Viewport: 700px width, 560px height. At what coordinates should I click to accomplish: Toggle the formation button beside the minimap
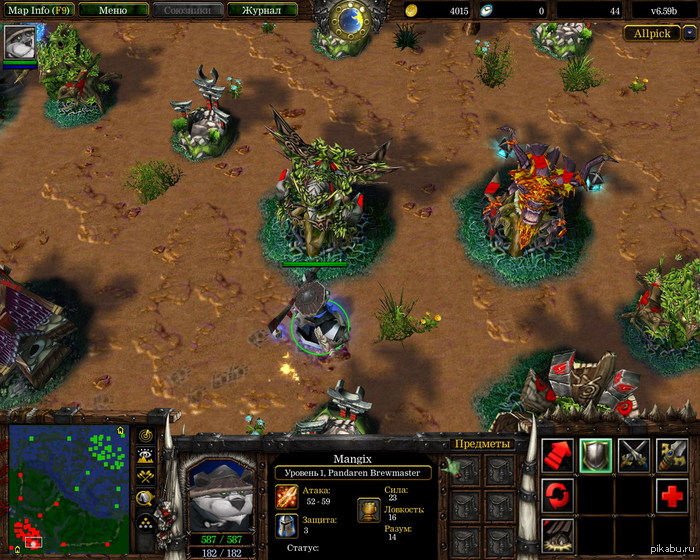146,519
